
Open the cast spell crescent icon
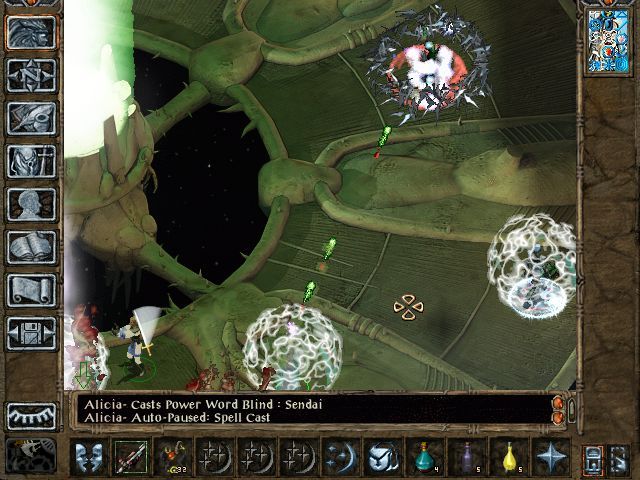click(x=340, y=456)
